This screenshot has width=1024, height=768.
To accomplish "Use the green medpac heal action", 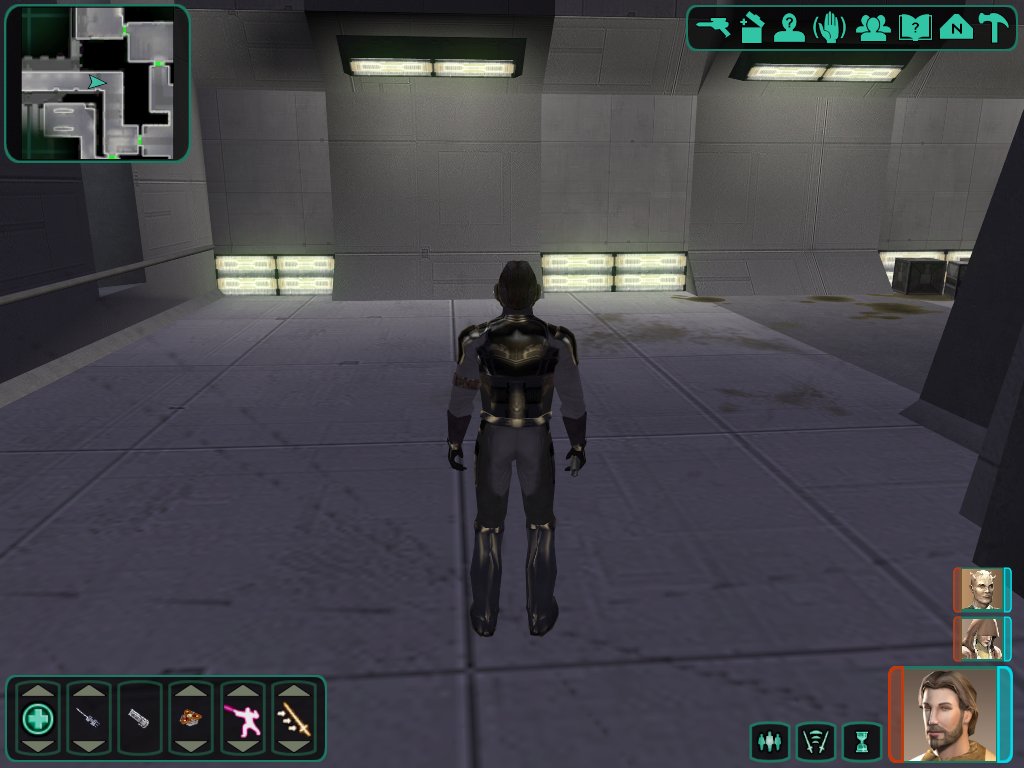I will pyautogui.click(x=38, y=718).
